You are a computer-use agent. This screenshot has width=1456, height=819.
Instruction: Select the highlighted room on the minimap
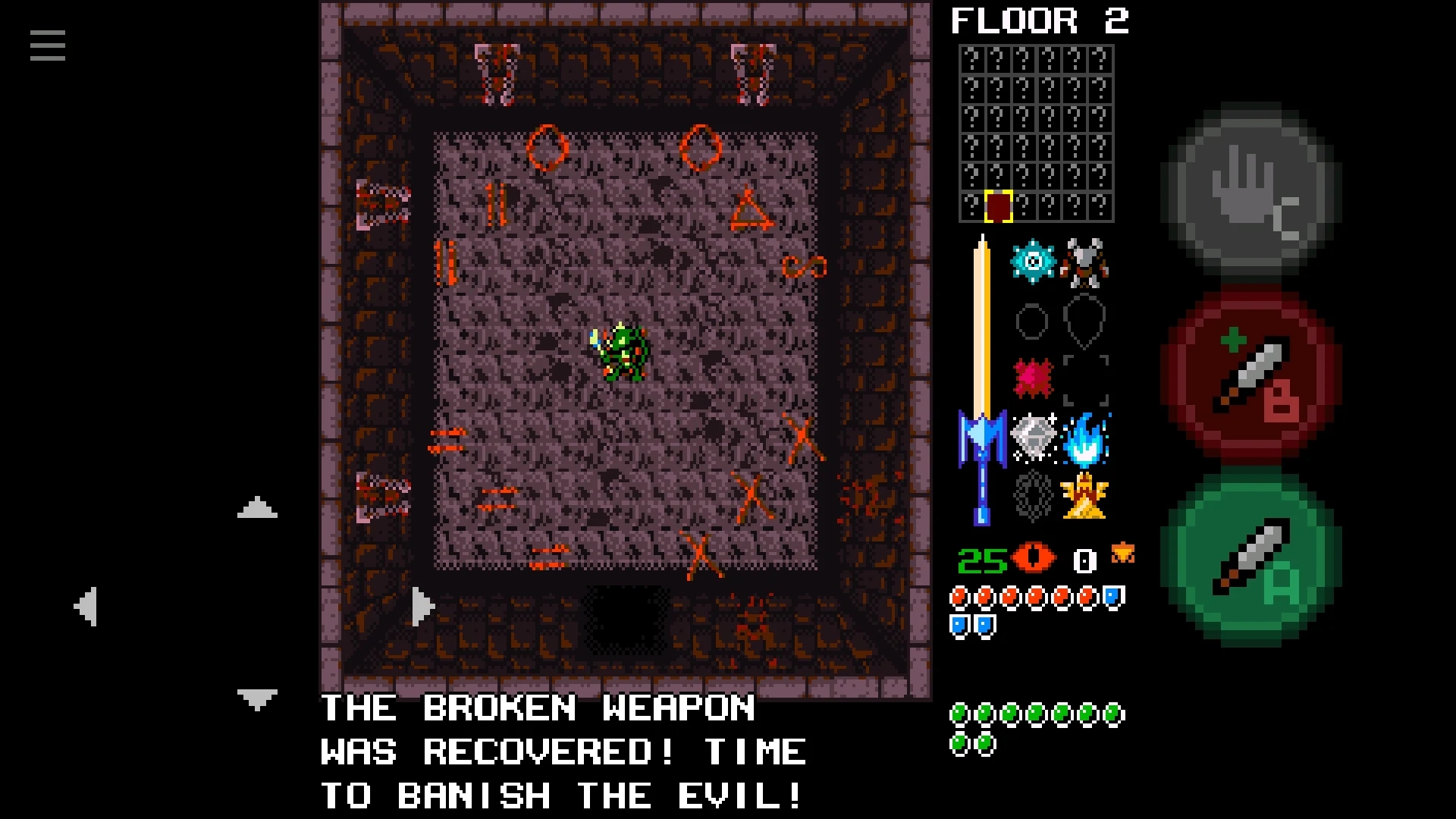click(x=998, y=206)
